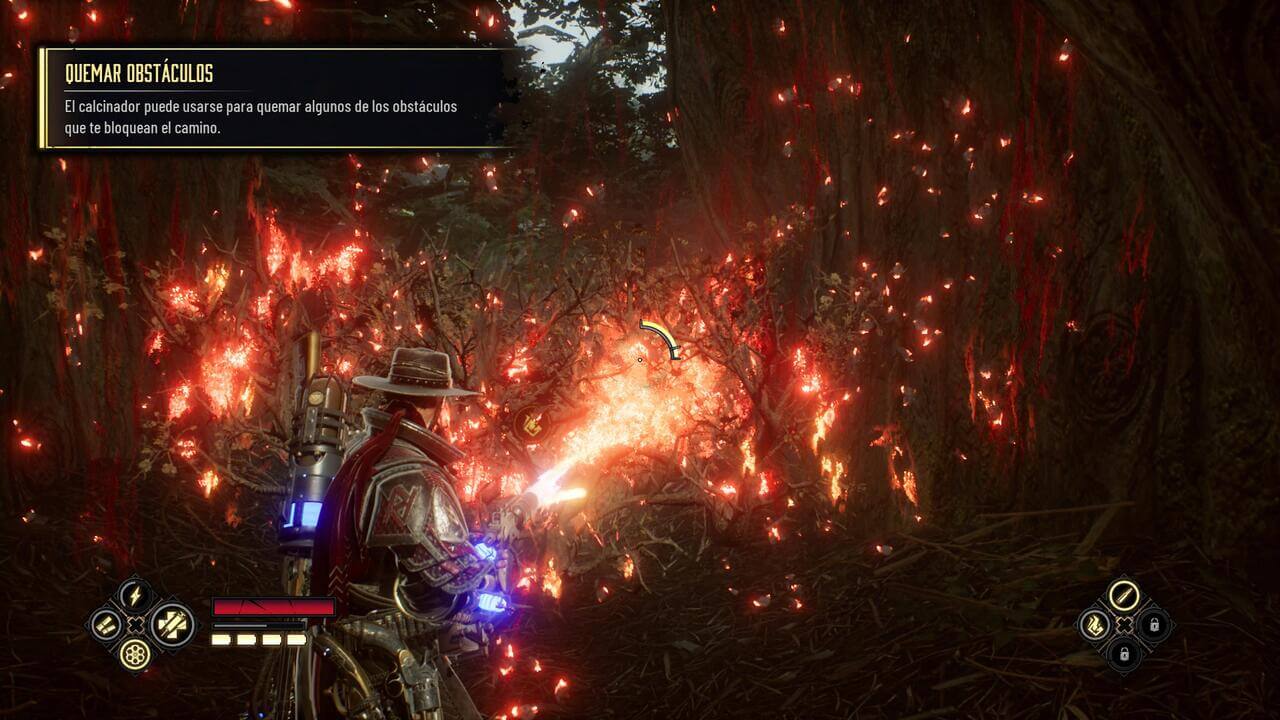Select the bullet ammo type slot
This screenshot has height=720, width=1280.
click(x=1124, y=596)
